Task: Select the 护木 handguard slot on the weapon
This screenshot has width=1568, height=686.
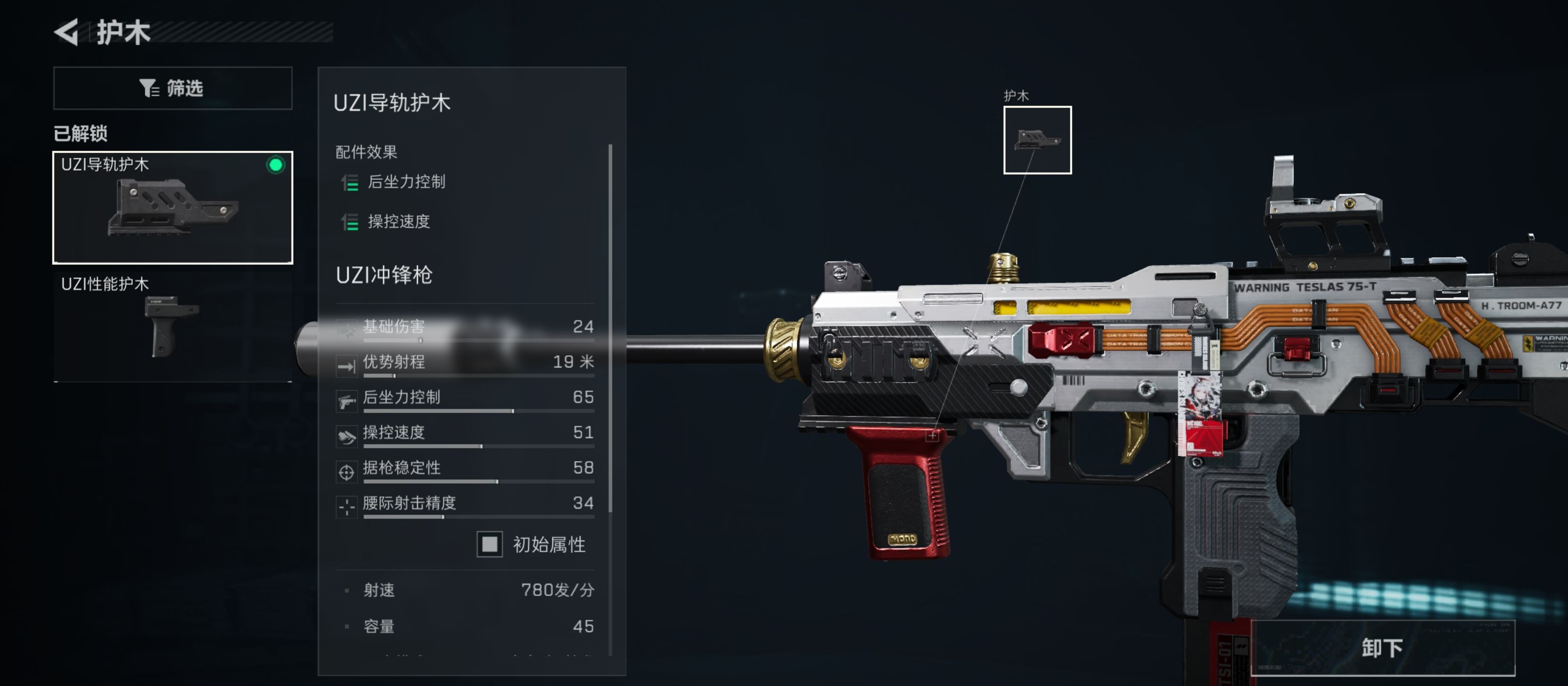Action: [1037, 140]
